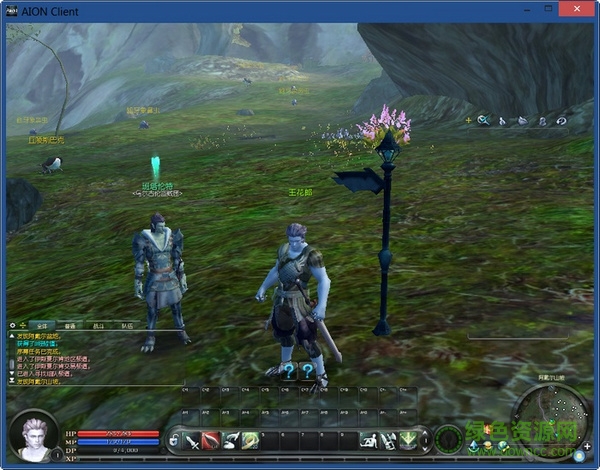Open the 普通 chat tab
The width and height of the screenshot is (600, 470).
70,326
